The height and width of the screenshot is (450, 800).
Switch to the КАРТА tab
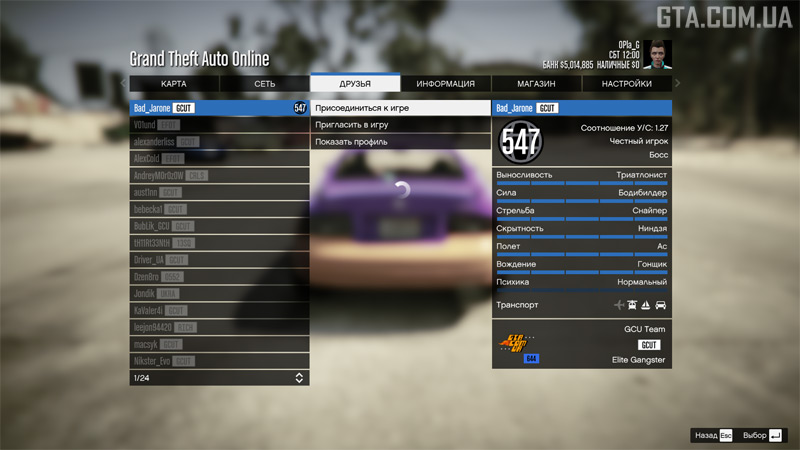click(174, 84)
